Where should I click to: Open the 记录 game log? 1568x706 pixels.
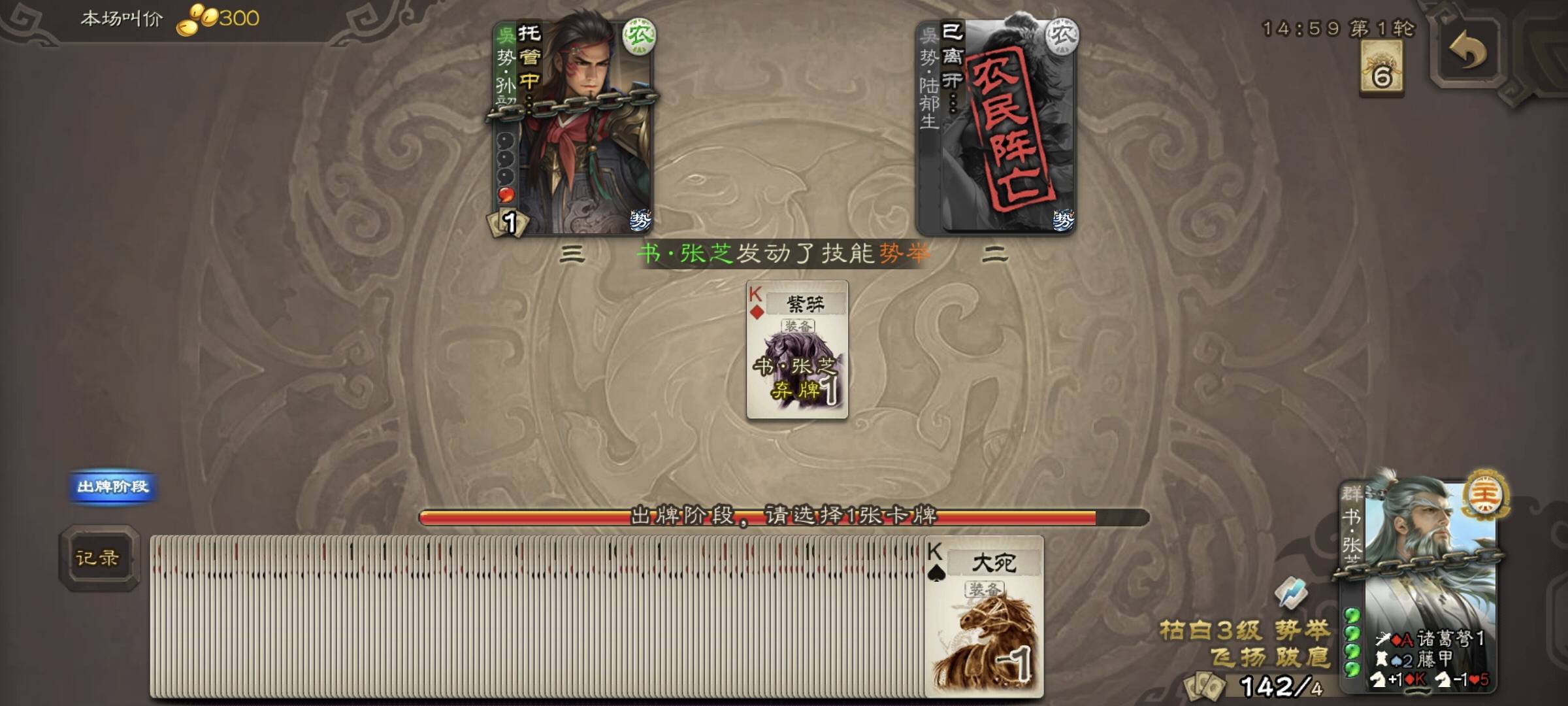98,558
